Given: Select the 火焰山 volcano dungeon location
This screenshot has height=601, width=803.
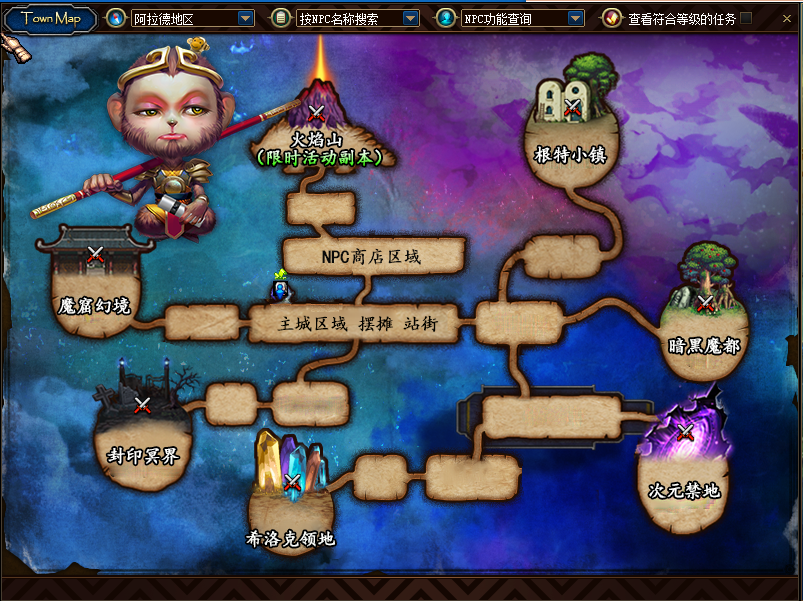Looking at the screenshot, I should (317, 113).
